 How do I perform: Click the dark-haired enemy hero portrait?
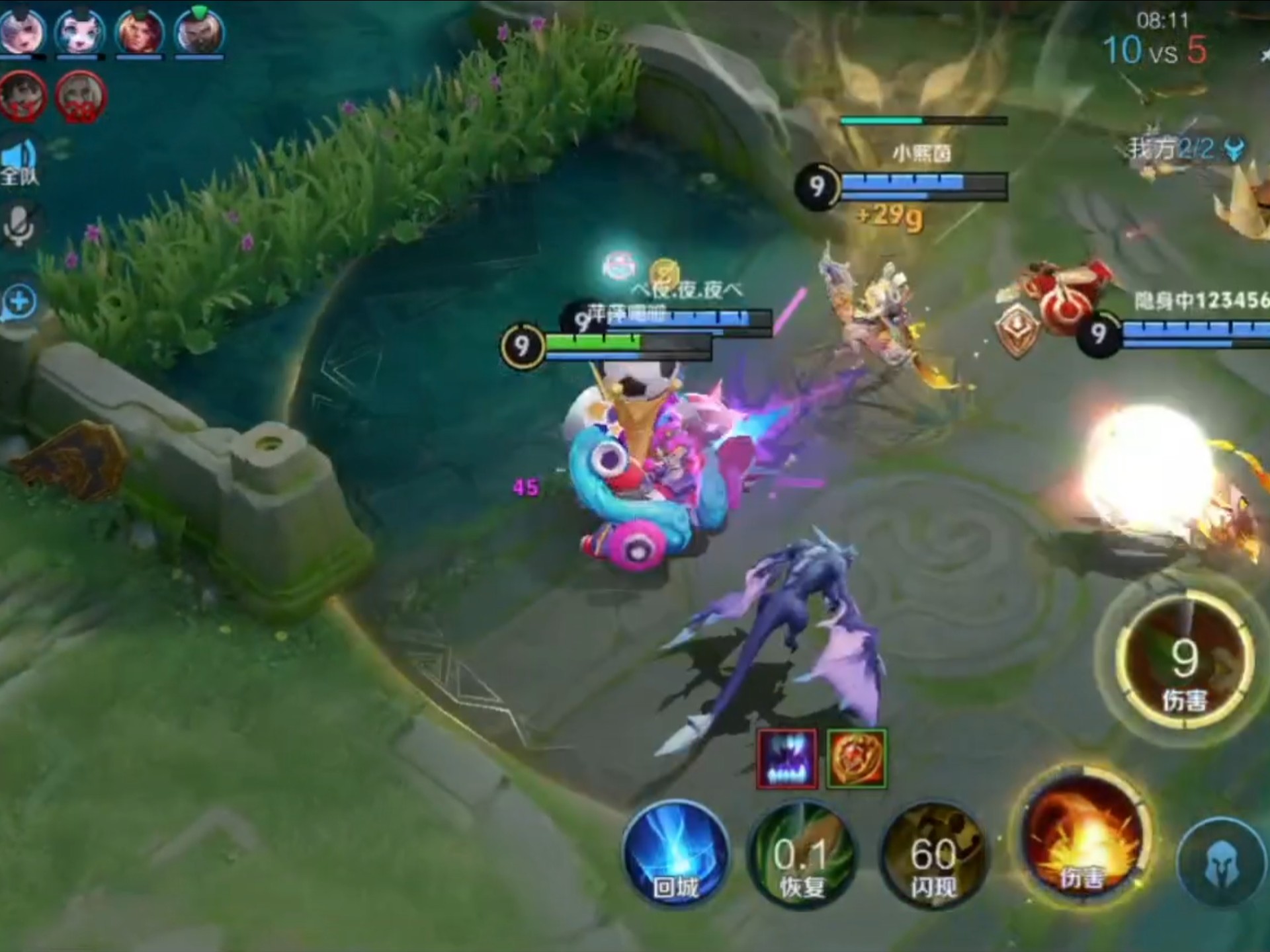click(23, 97)
